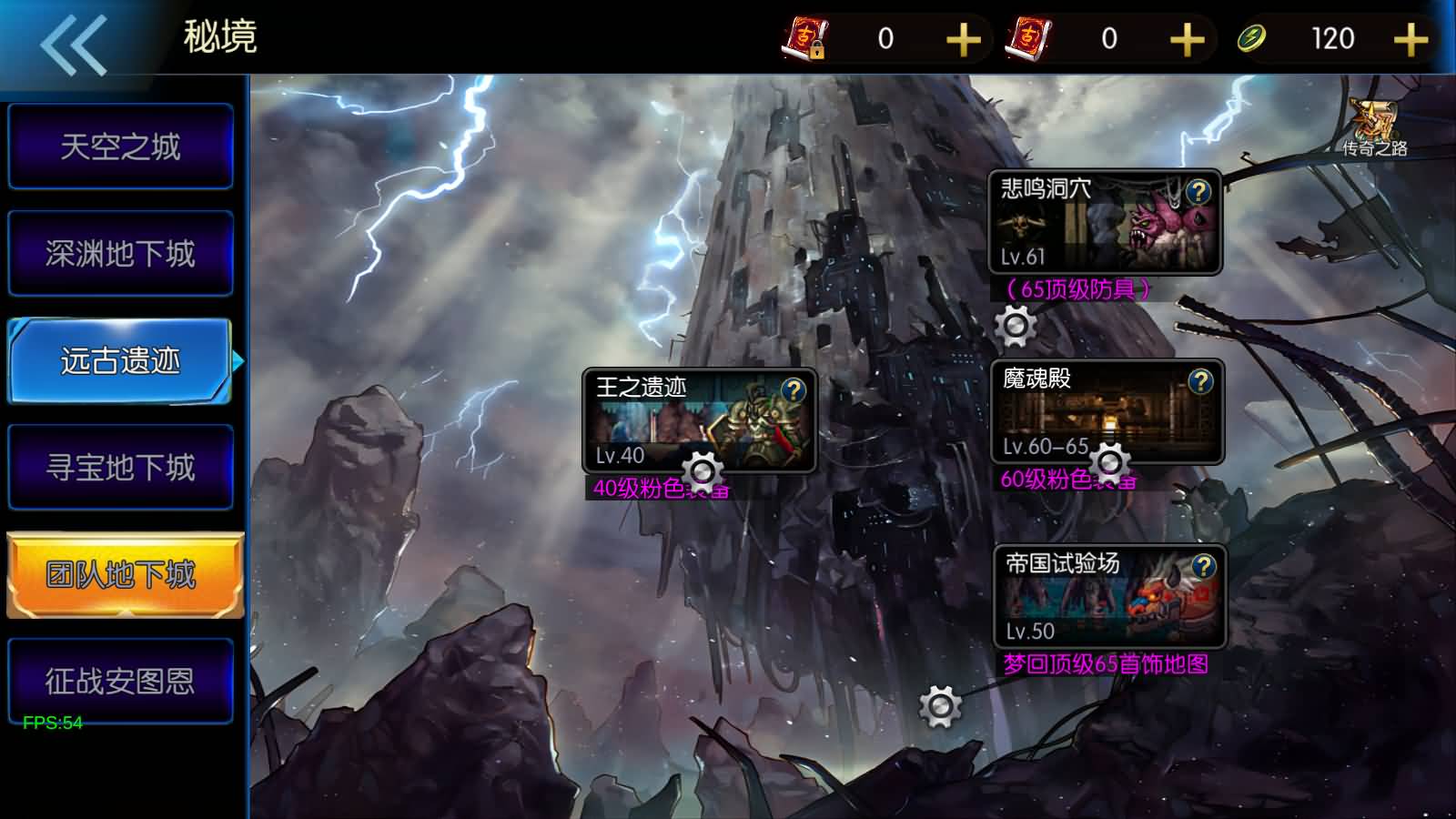Open the gear settings at bottom center

[x=939, y=708]
